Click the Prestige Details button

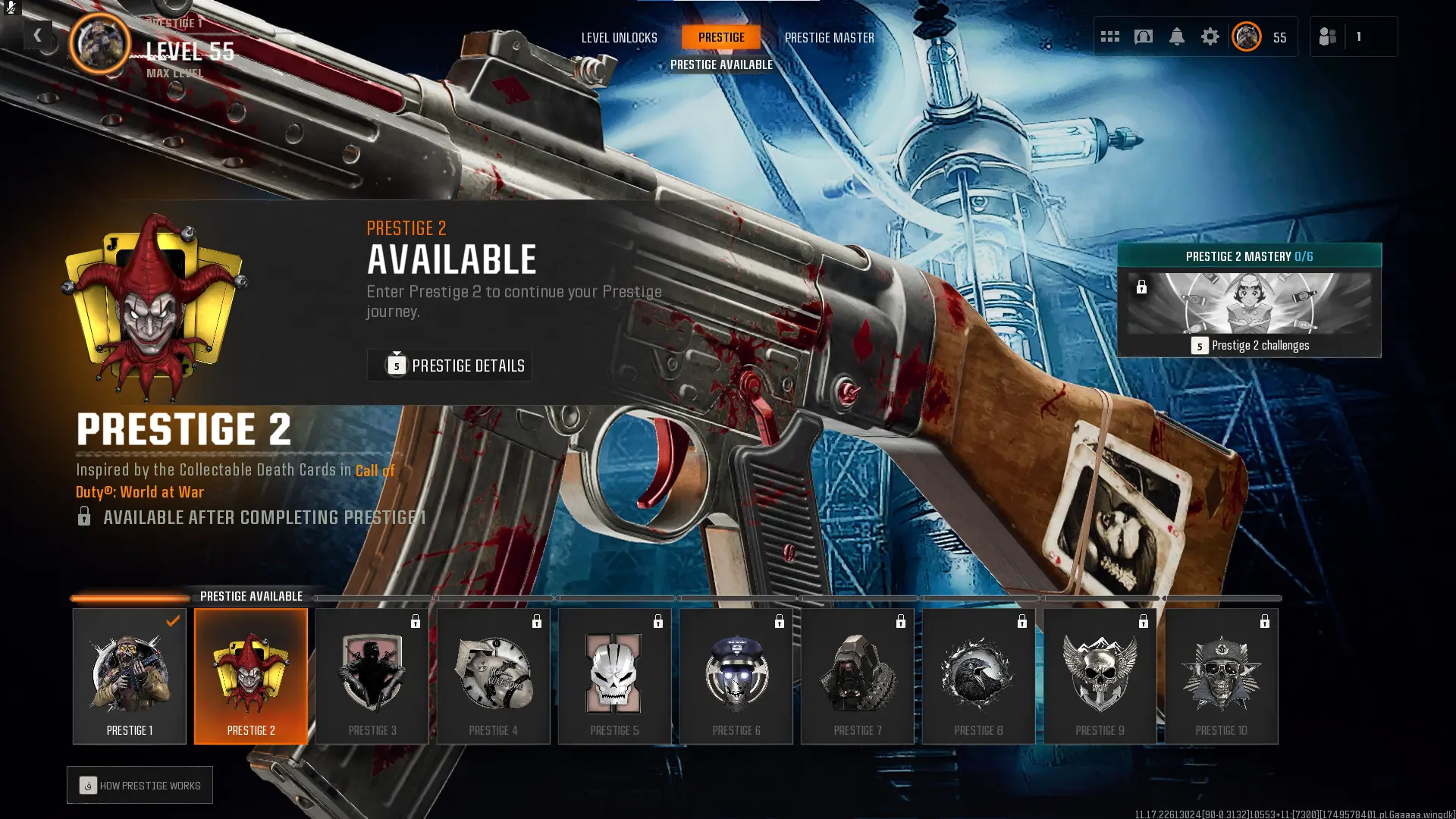click(449, 366)
